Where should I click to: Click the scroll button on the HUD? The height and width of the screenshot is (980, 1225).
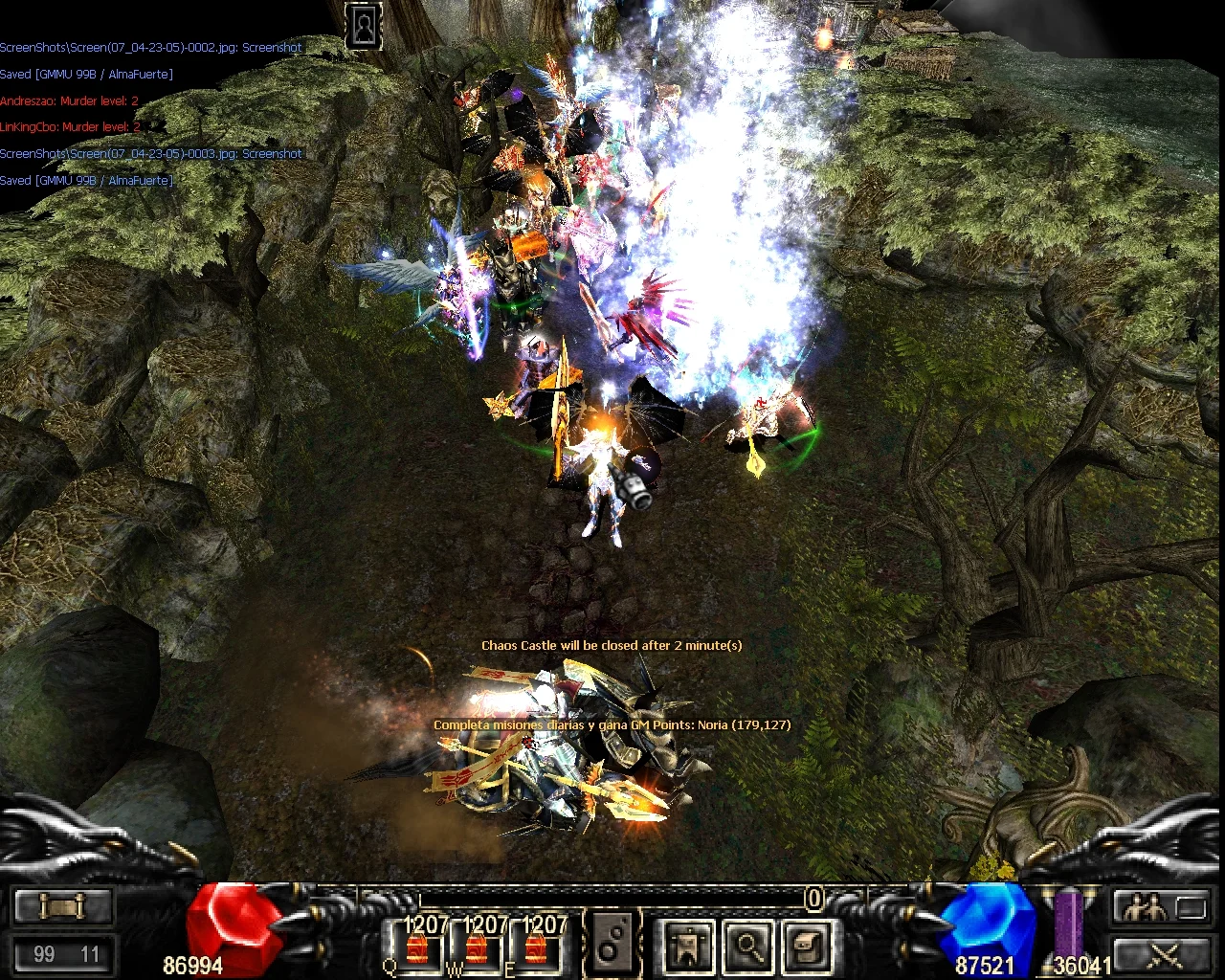coord(62,905)
